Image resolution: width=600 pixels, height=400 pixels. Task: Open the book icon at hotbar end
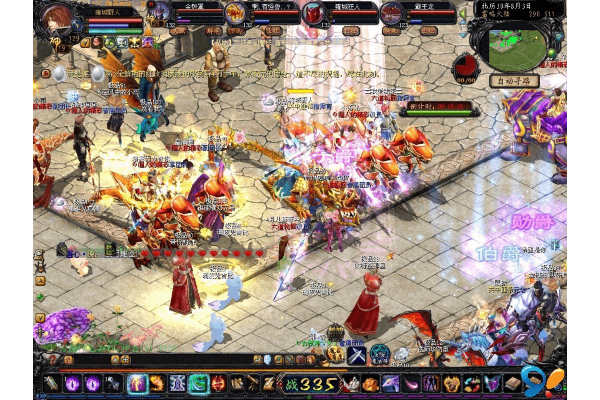(512, 384)
